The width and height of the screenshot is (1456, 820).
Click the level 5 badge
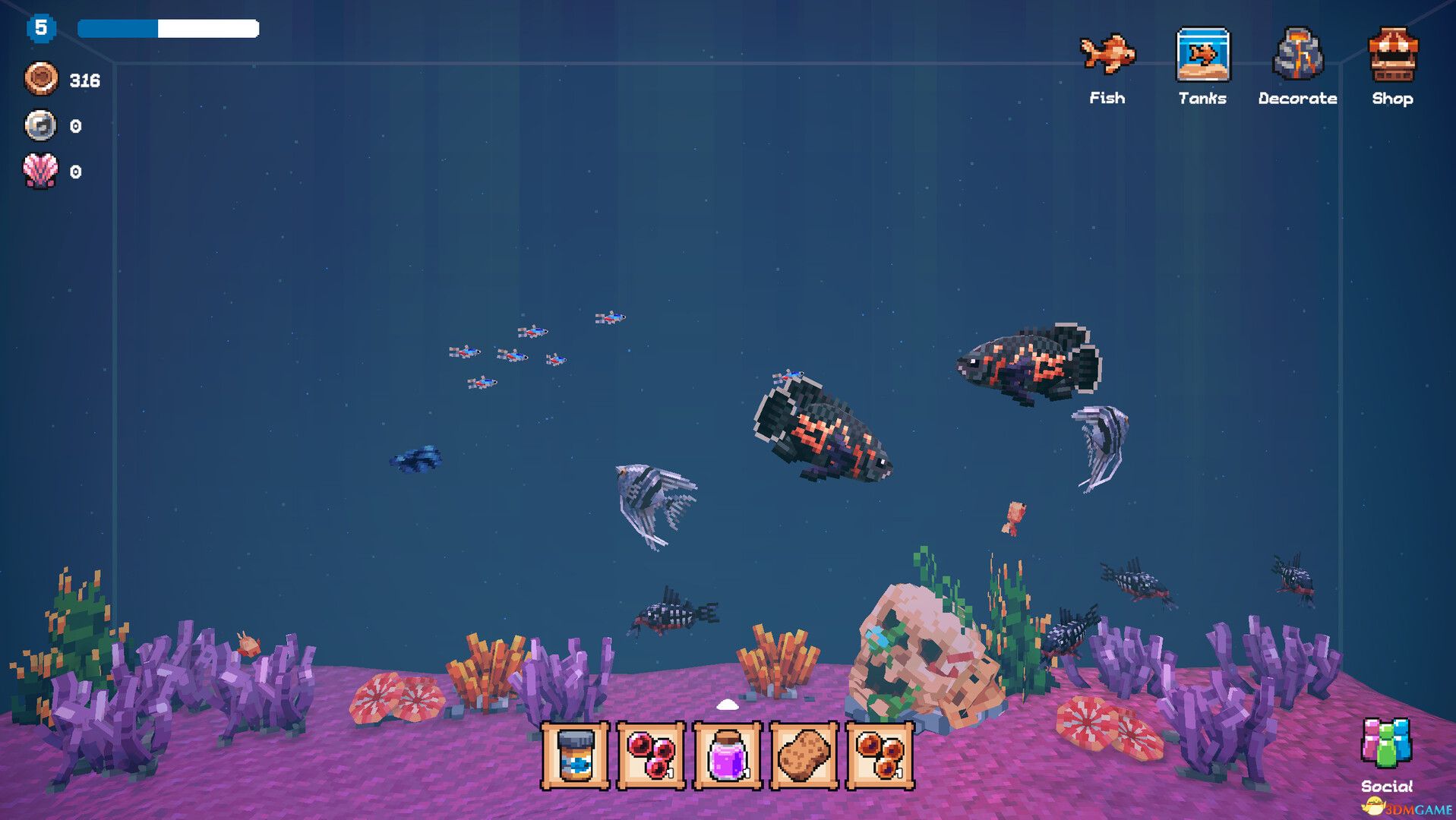pos(42,28)
